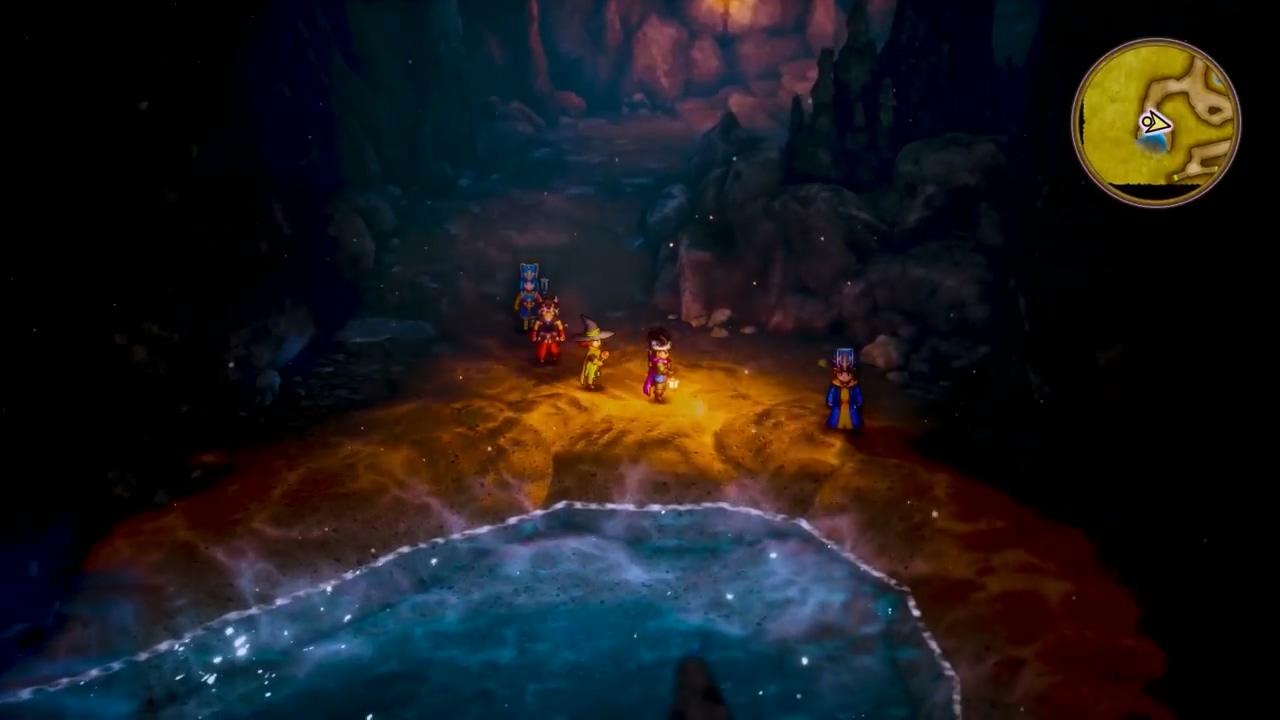The height and width of the screenshot is (720, 1280).
Task: Open the circular cave minimap
Action: (1156, 123)
